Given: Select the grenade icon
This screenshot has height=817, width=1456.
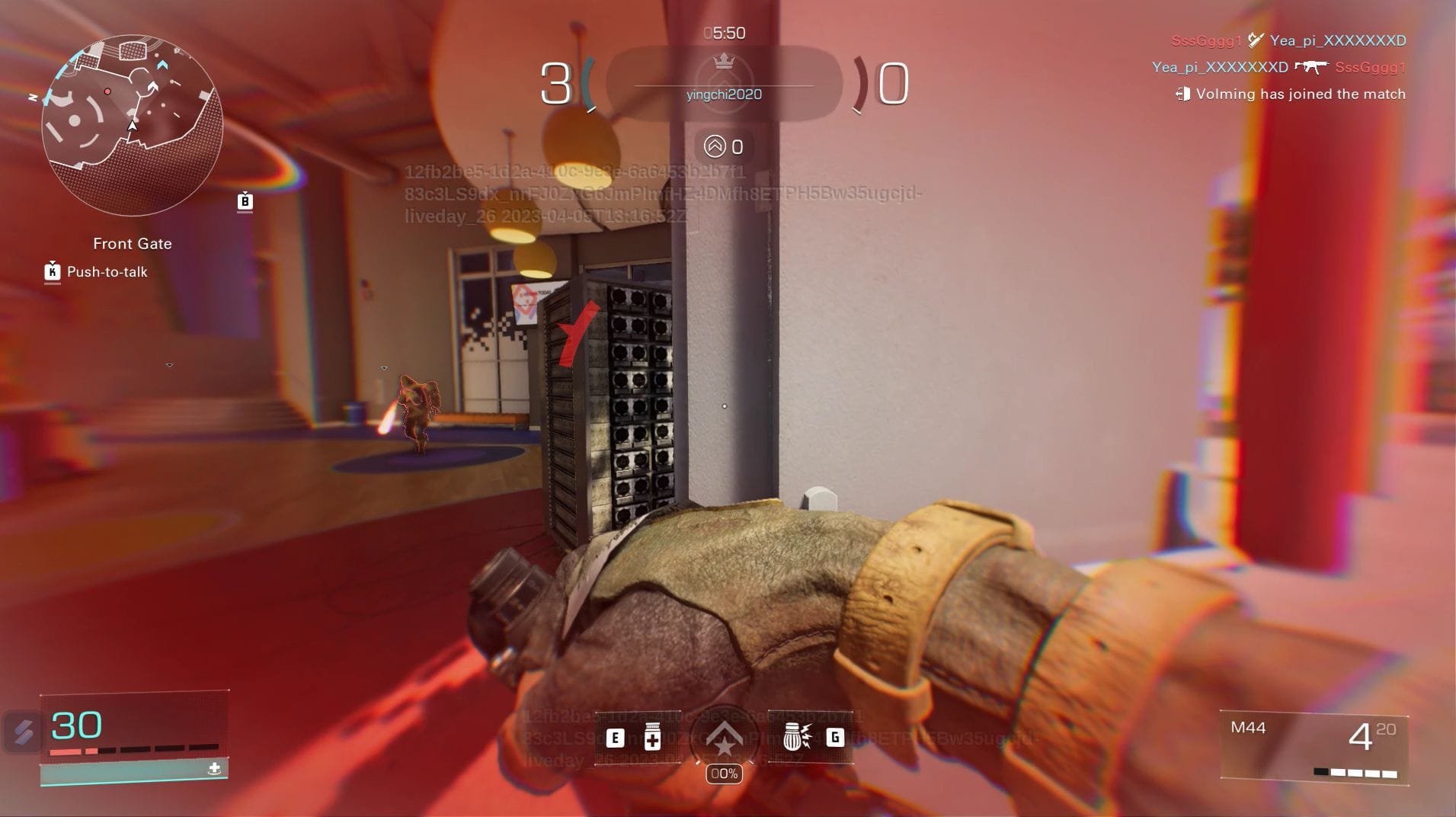Looking at the screenshot, I should pos(796,737).
